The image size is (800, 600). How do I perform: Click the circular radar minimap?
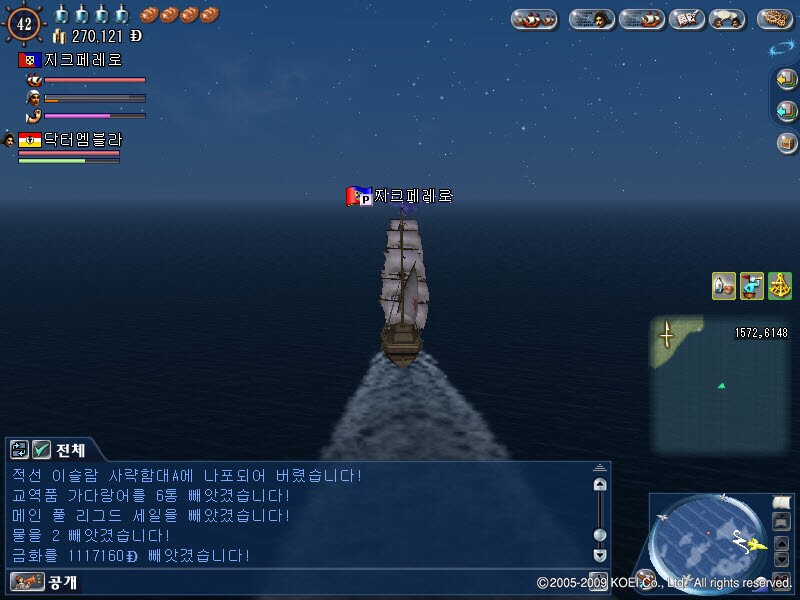(707, 541)
